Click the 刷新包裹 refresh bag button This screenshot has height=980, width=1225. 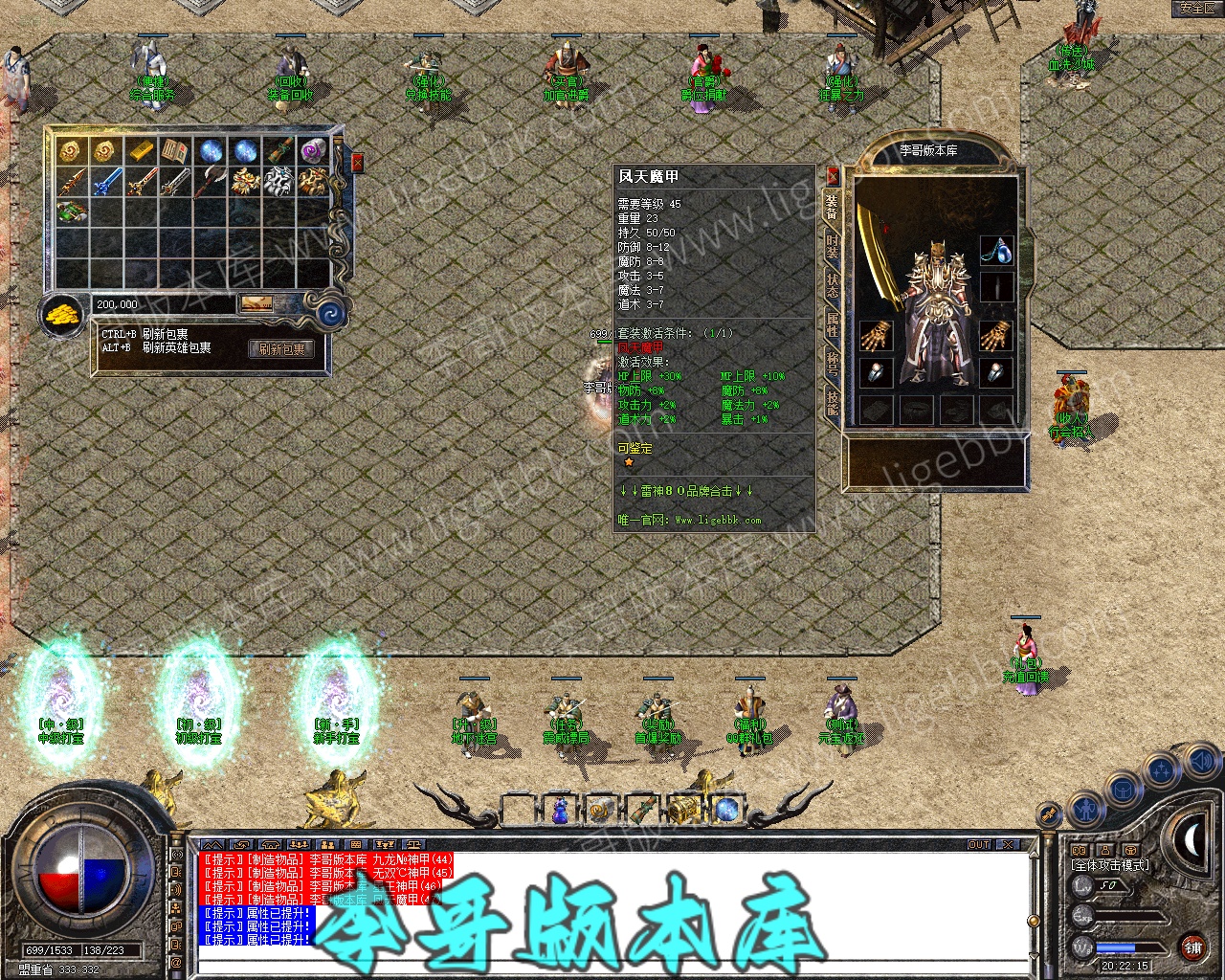pos(281,349)
